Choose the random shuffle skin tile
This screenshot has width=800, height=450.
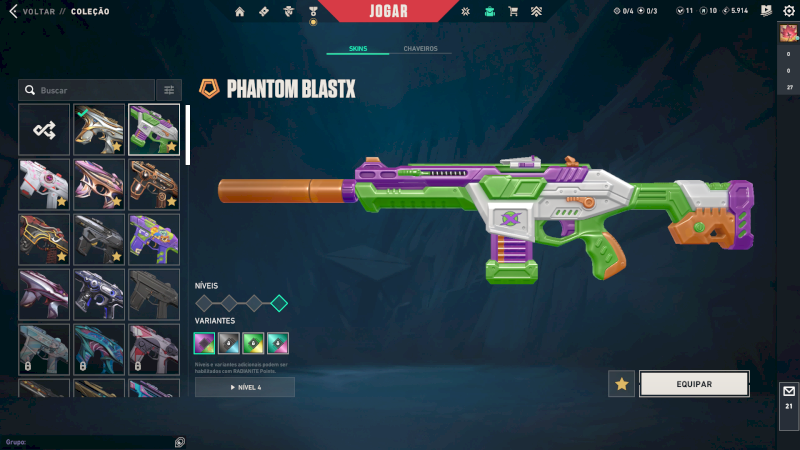(44, 129)
